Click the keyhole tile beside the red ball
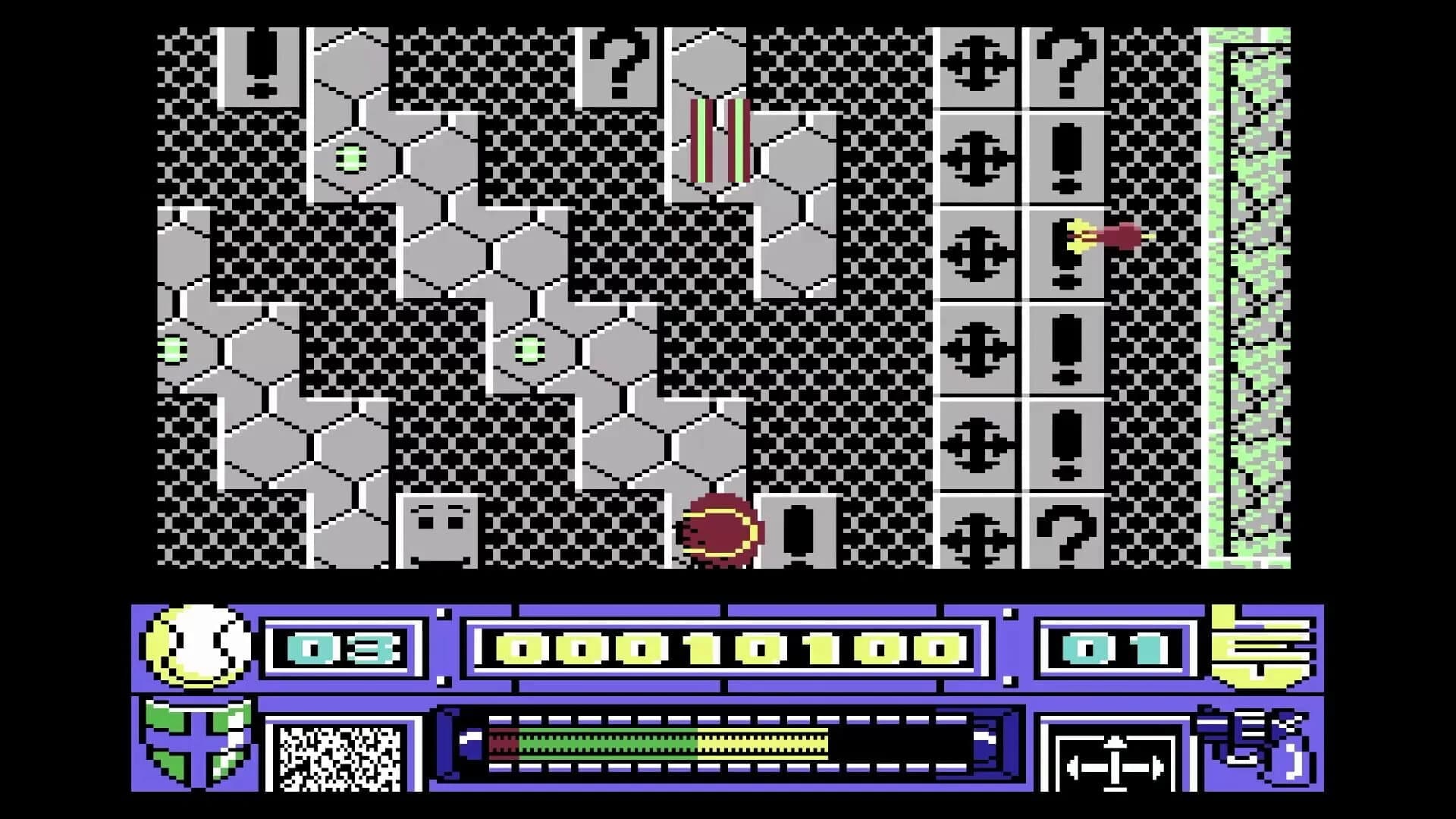1456x819 pixels. [x=798, y=531]
